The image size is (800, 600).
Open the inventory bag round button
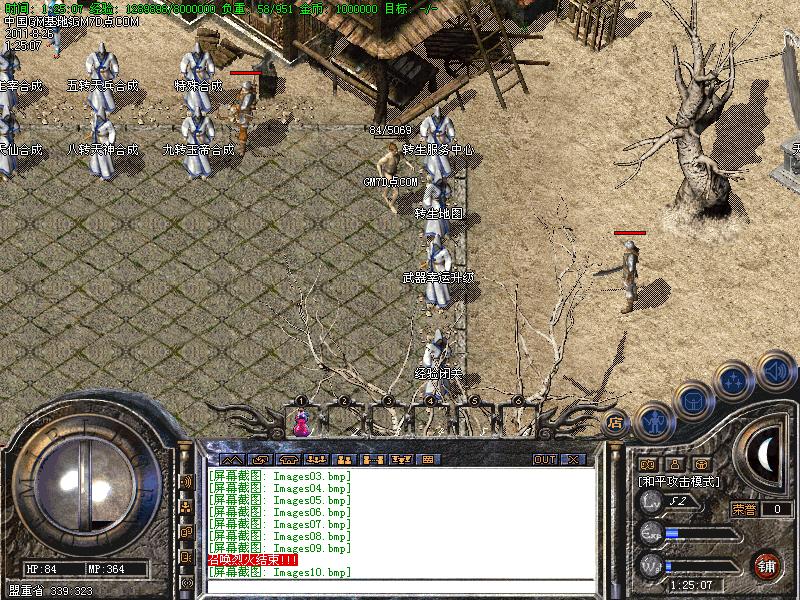pos(693,401)
